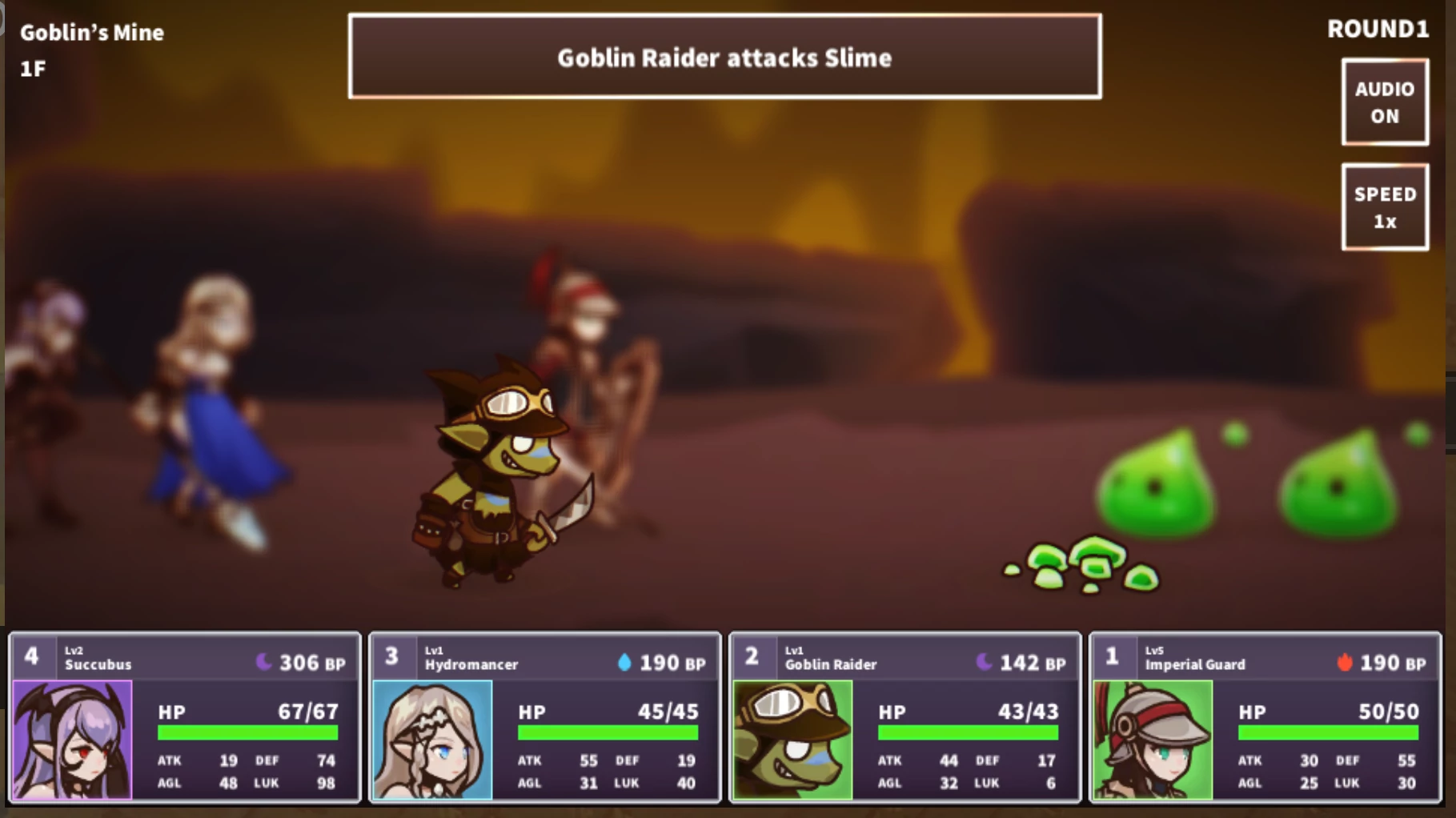Click the Imperial Guard portrait
This screenshot has width=1456, height=818.
tap(1153, 740)
